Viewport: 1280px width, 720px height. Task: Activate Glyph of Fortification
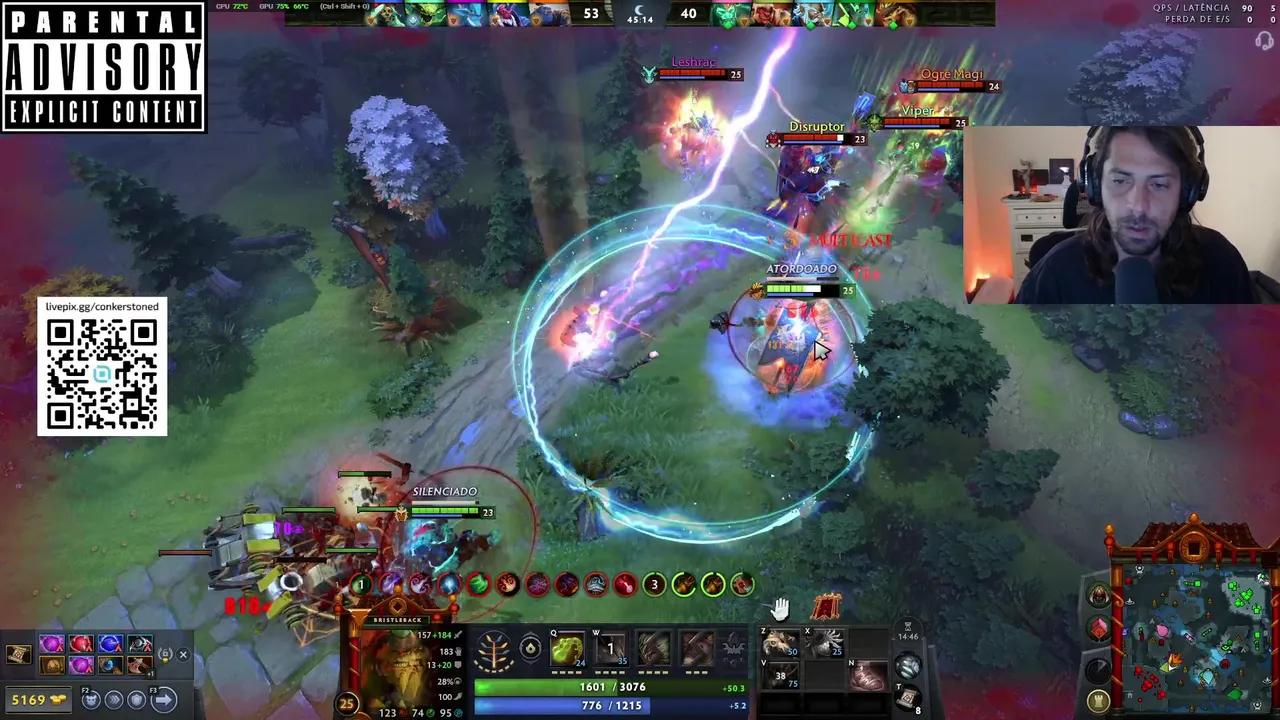1099,700
